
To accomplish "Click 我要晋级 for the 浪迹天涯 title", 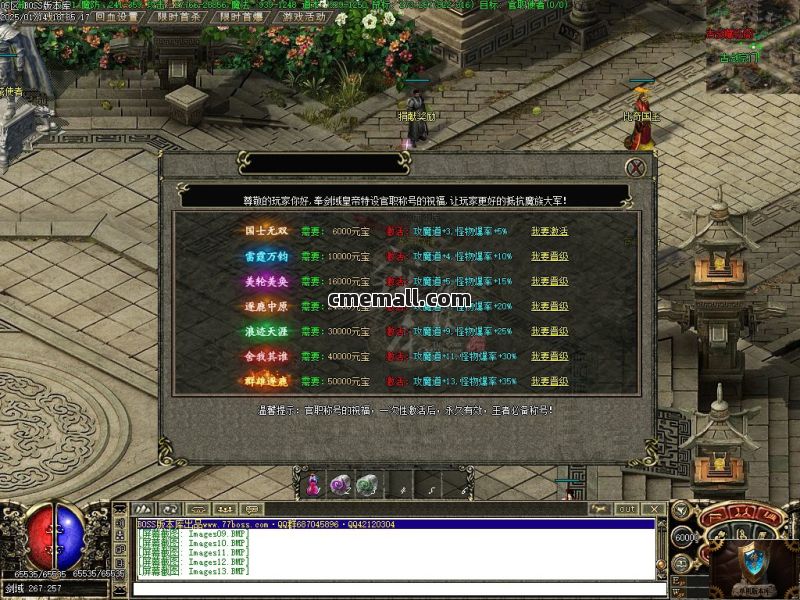I will pyautogui.click(x=549, y=331).
